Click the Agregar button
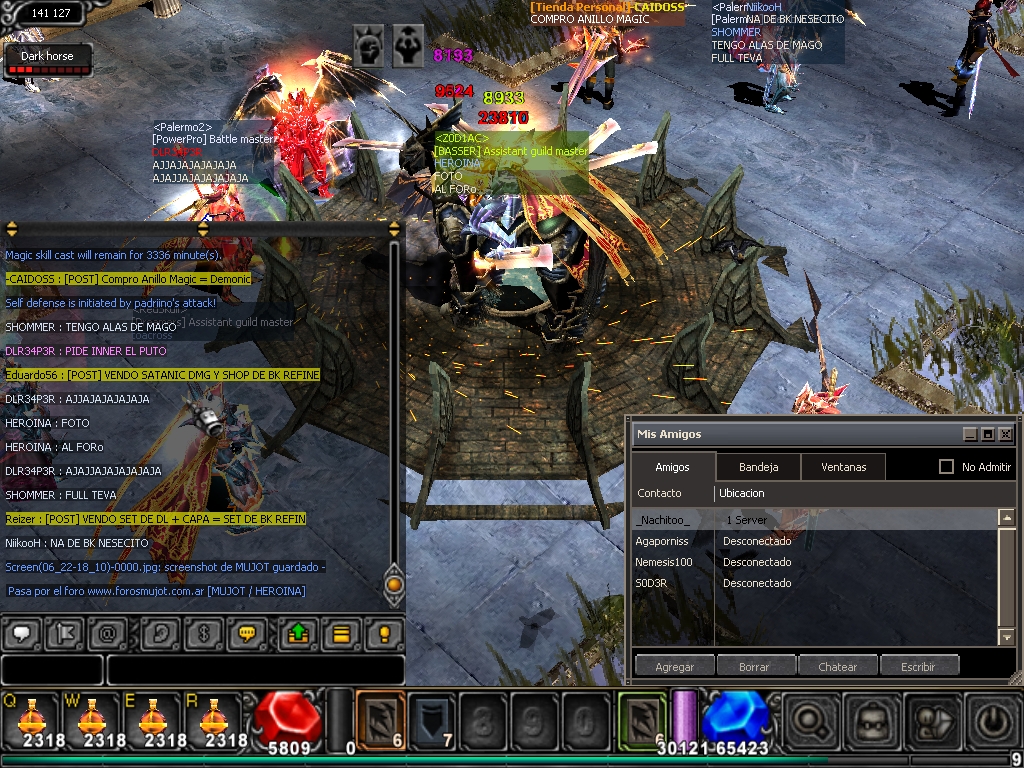Viewport: 1024px width, 768px height. [674, 667]
